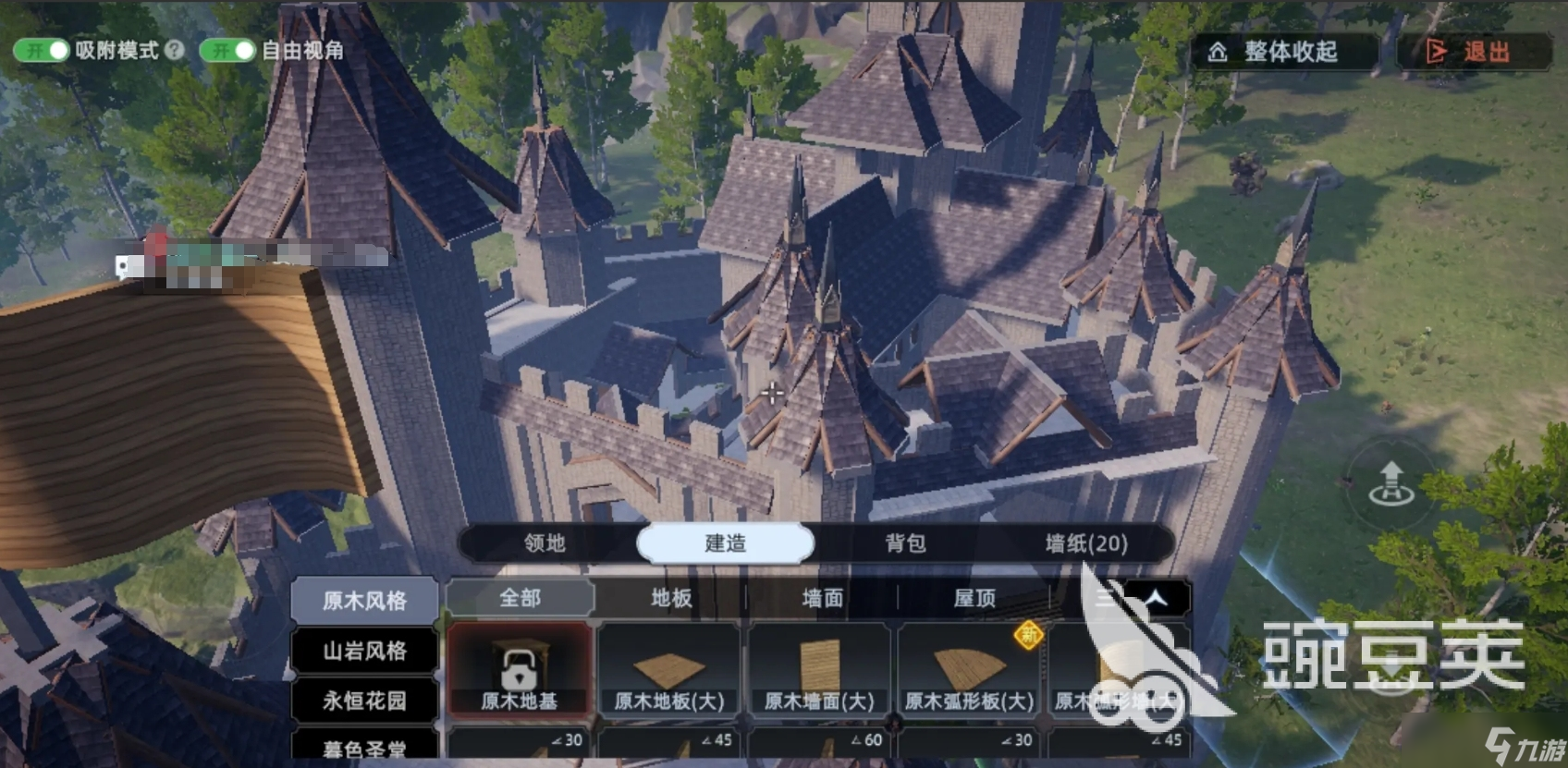Show 全部 all building parts
The width and height of the screenshot is (1568, 768).
(x=520, y=599)
